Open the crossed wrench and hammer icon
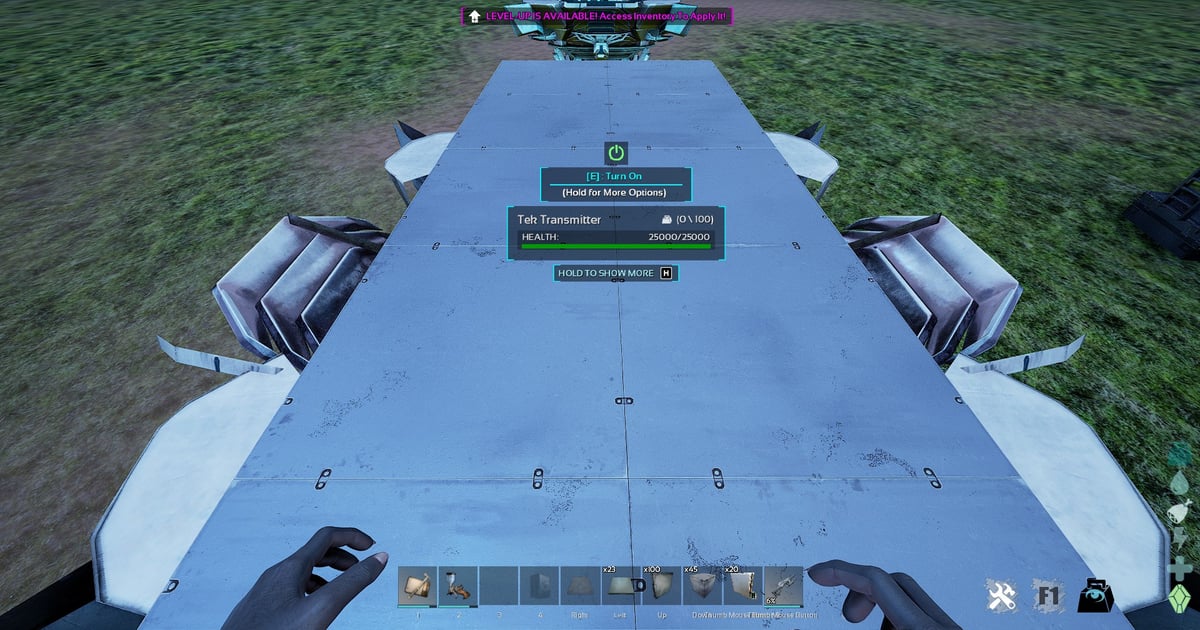The image size is (1200, 630). click(1001, 596)
